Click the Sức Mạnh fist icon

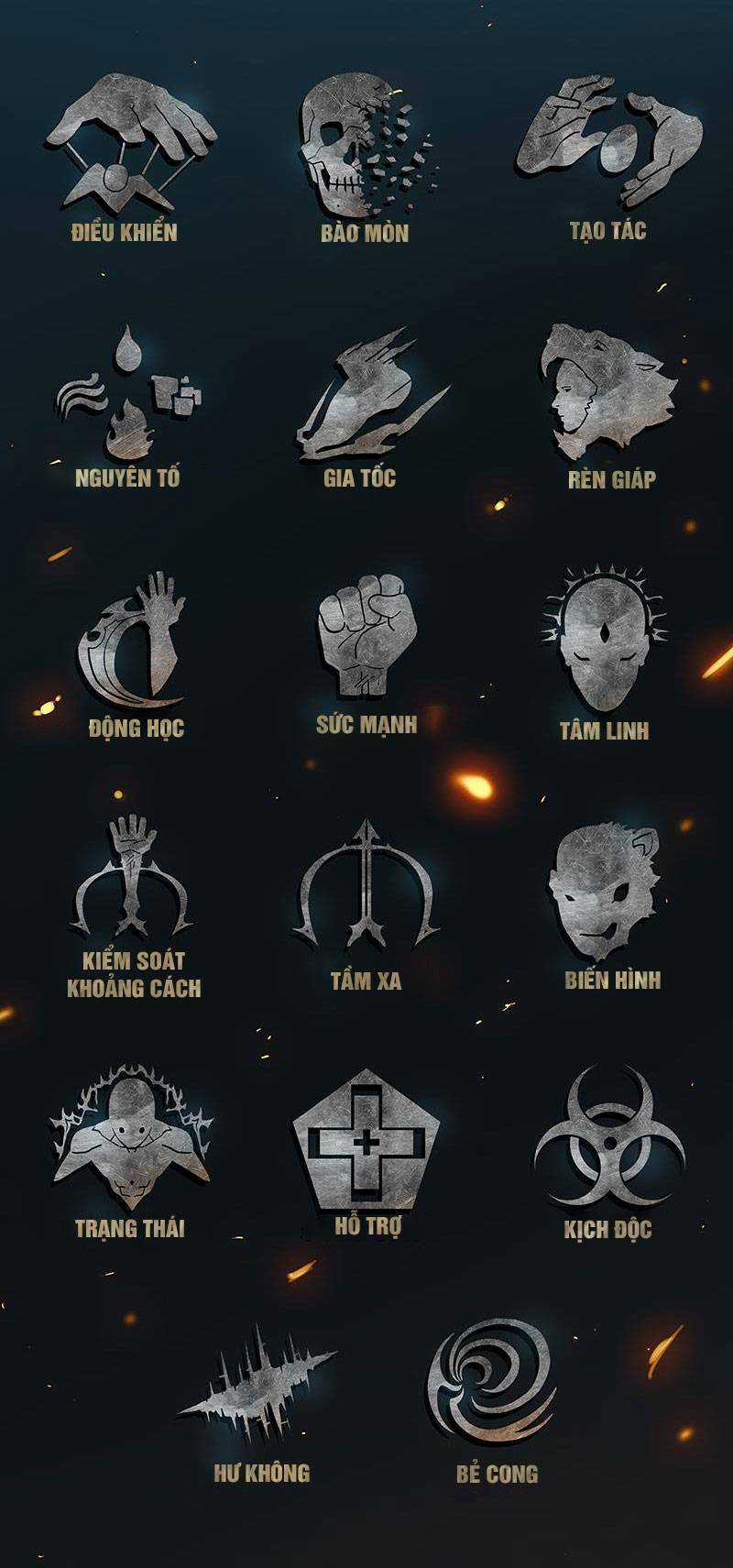(x=366, y=634)
